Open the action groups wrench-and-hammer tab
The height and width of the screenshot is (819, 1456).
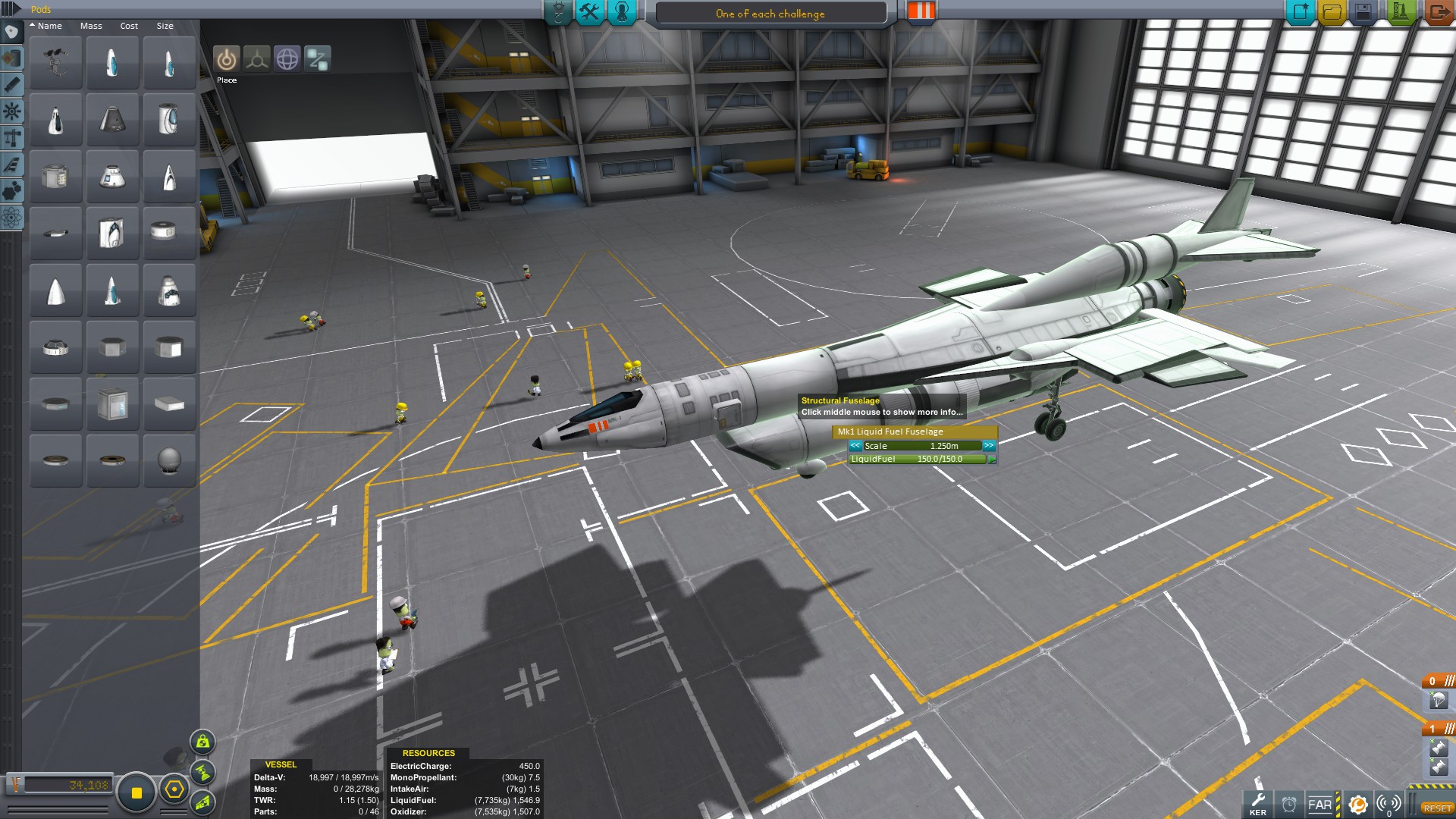pyautogui.click(x=589, y=12)
